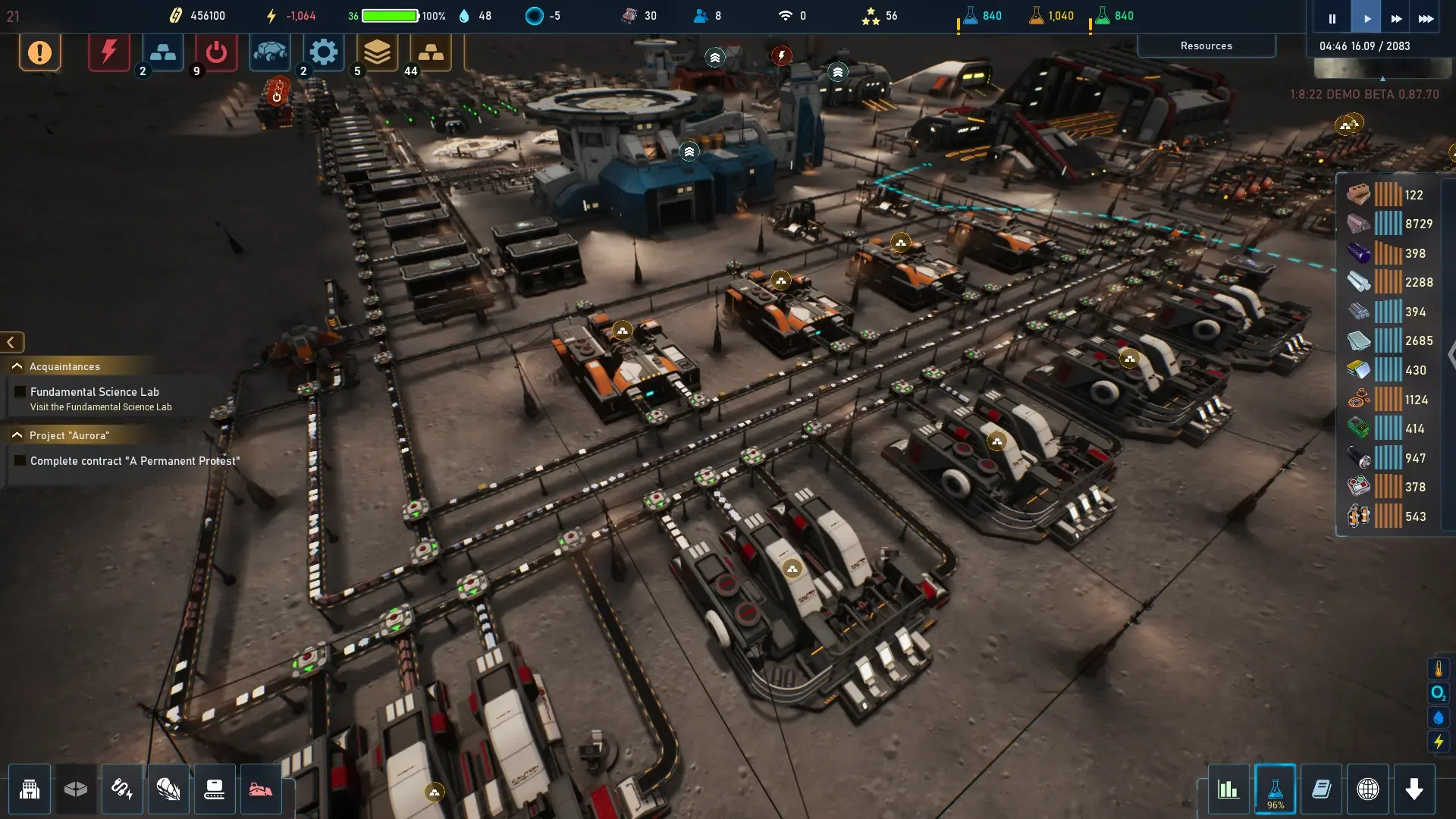This screenshot has width=1456, height=819.
Task: Select the conveyor belt build tool
Action: [215, 789]
